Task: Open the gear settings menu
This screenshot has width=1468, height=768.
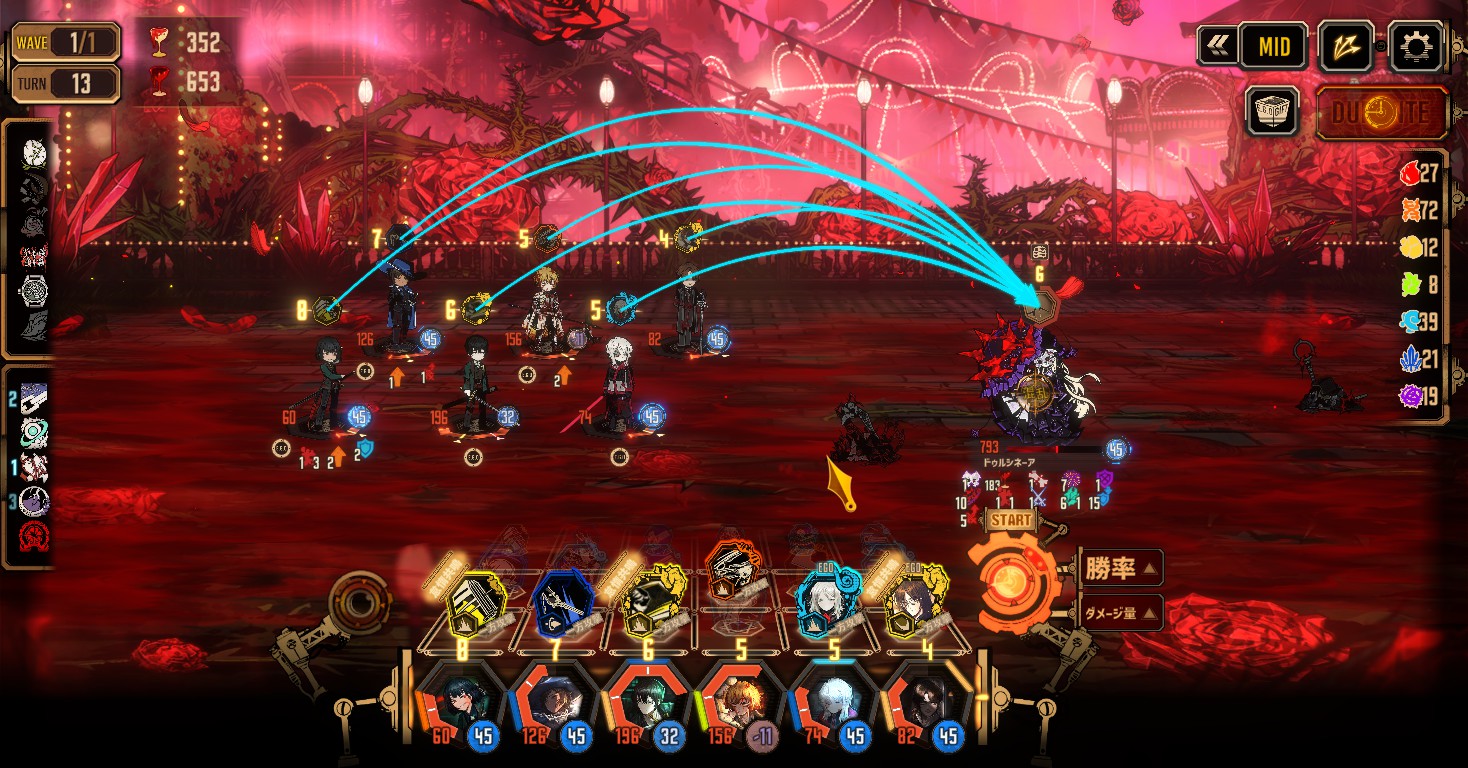Action: [1417, 46]
